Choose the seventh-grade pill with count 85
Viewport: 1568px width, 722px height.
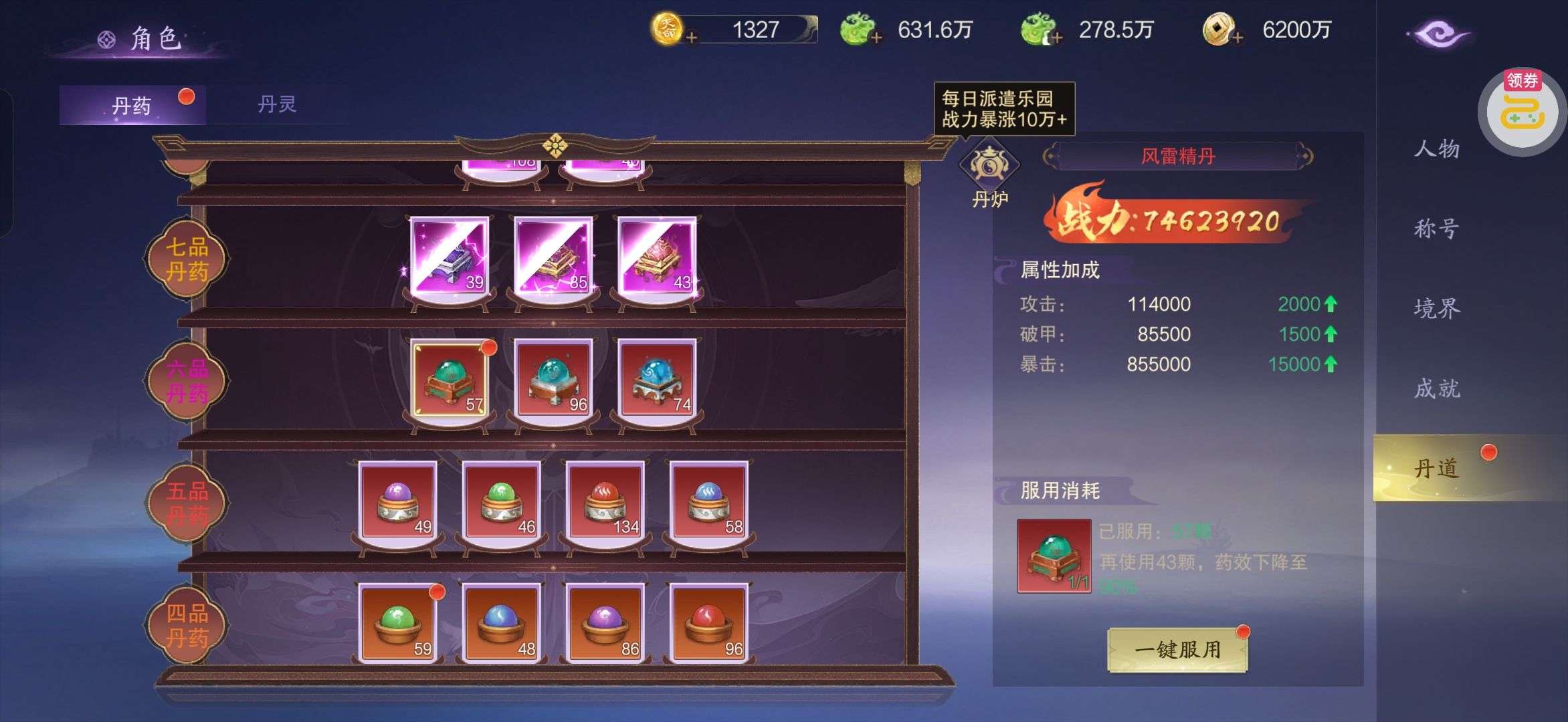(553, 256)
